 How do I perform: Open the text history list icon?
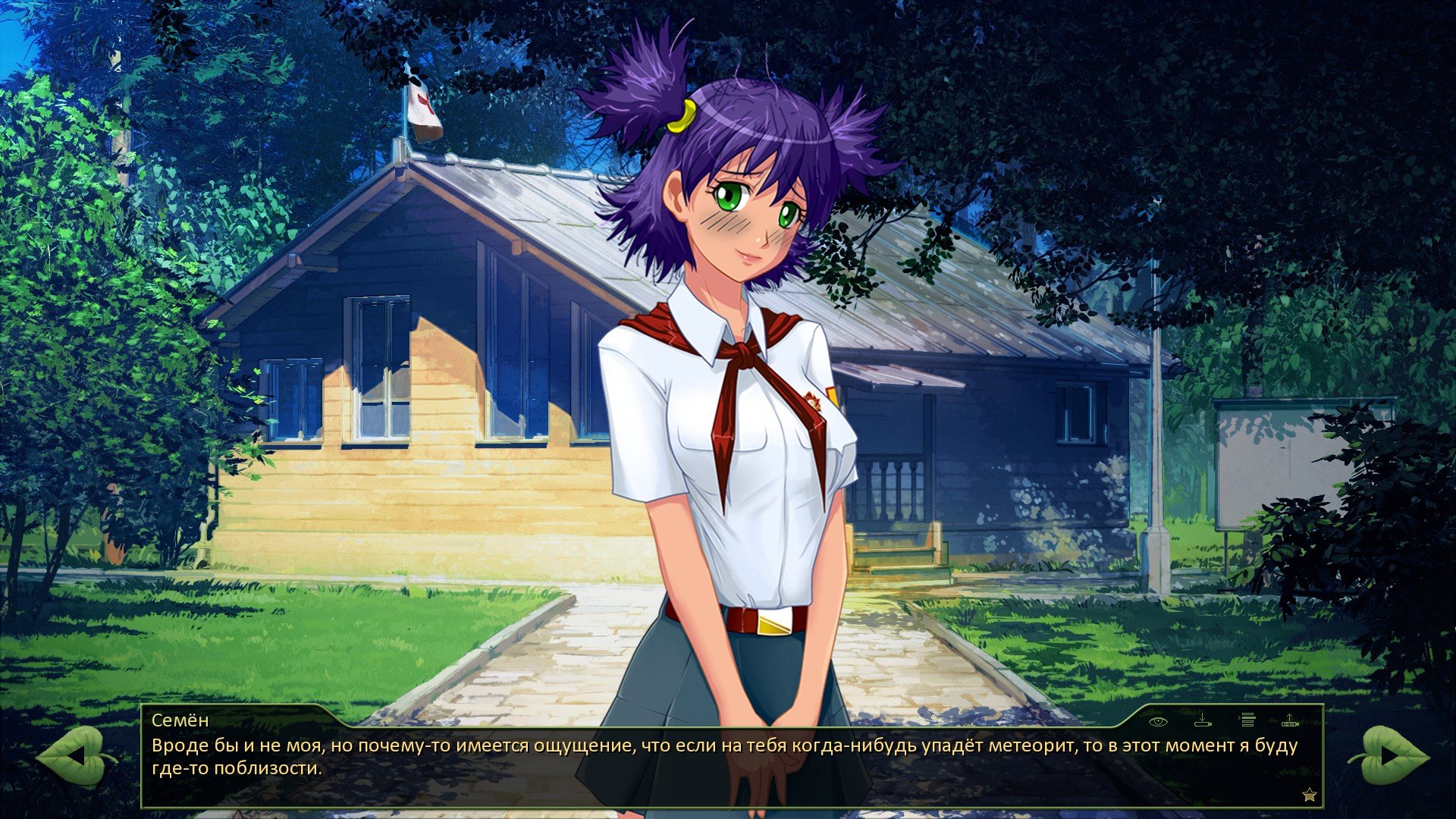tap(1247, 720)
